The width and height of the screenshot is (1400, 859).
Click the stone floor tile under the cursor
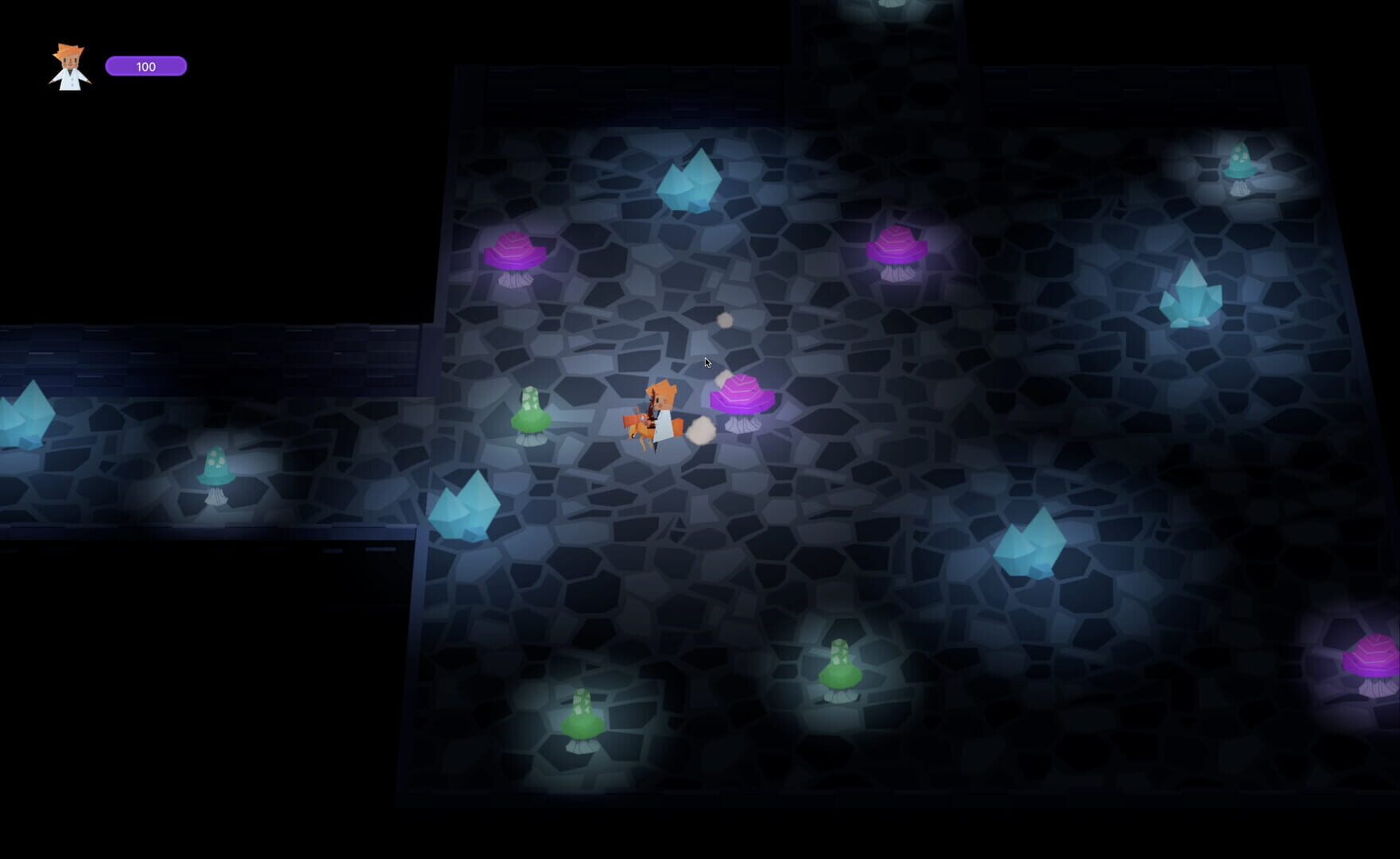tap(708, 366)
